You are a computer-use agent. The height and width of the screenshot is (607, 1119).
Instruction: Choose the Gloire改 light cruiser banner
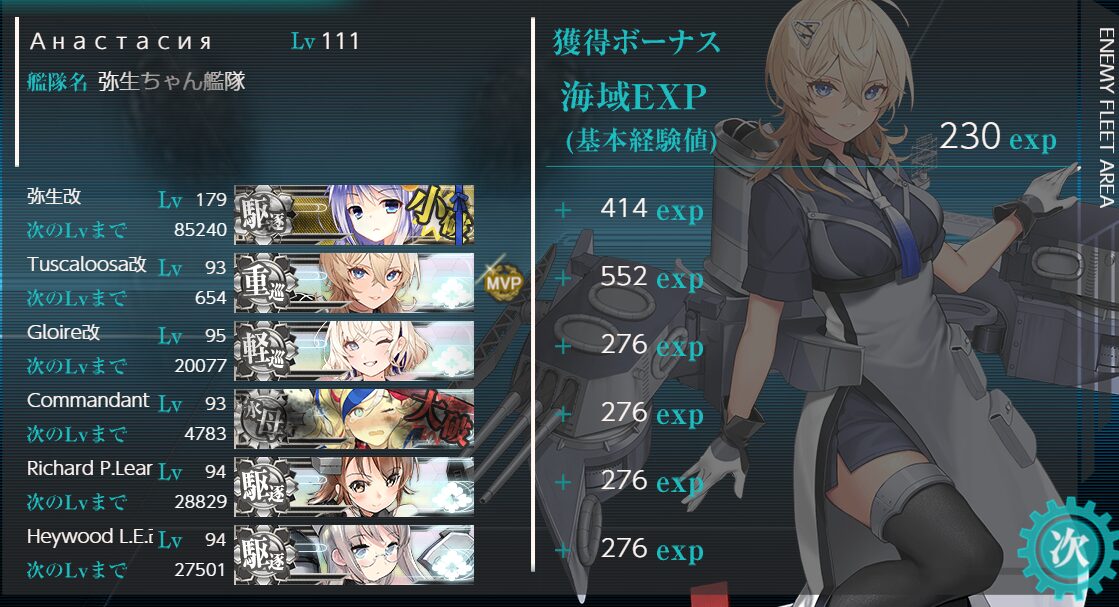354,350
